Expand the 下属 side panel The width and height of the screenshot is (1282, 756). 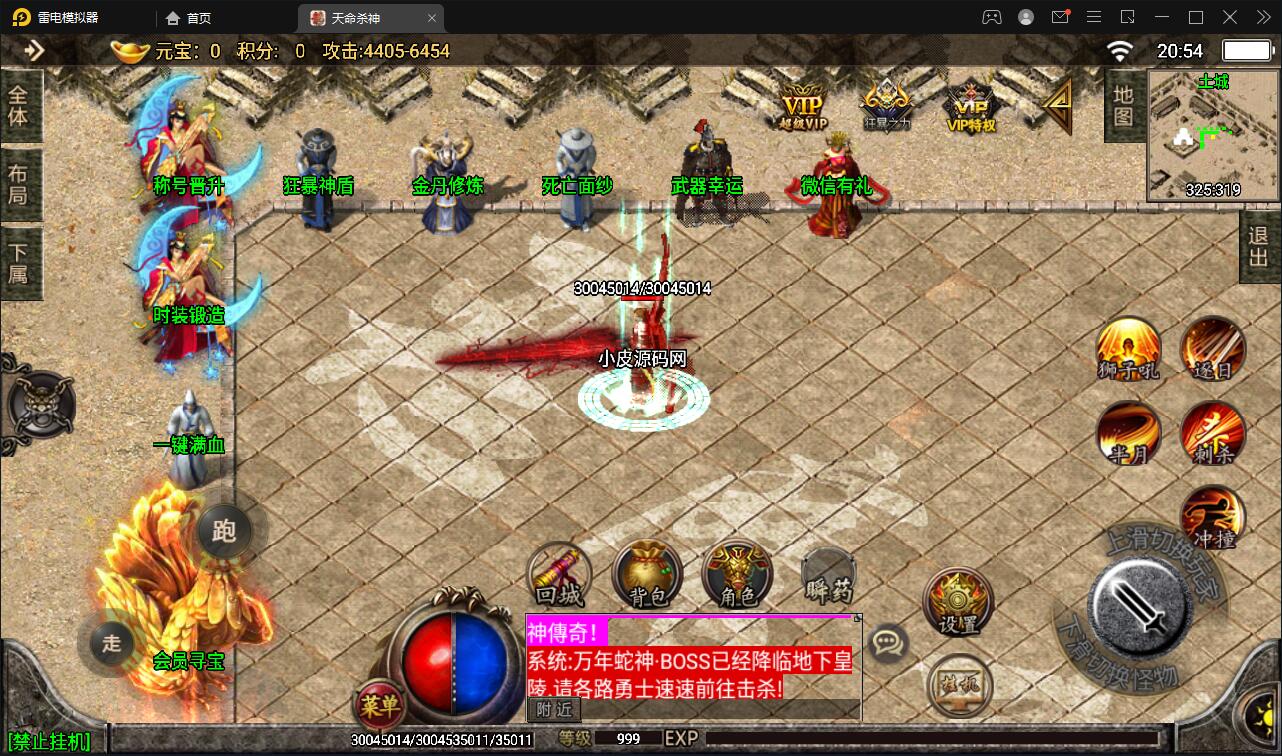pyautogui.click(x=21, y=262)
